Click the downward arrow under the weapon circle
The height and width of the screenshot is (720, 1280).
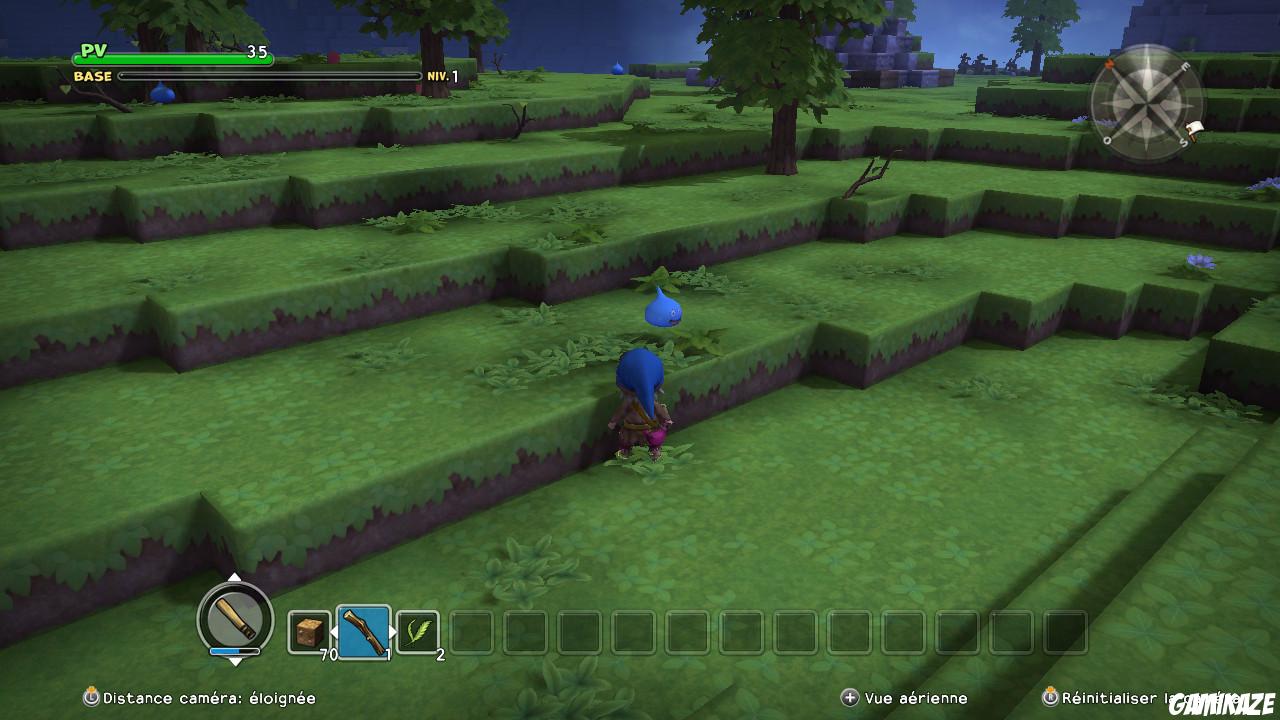pos(235,663)
